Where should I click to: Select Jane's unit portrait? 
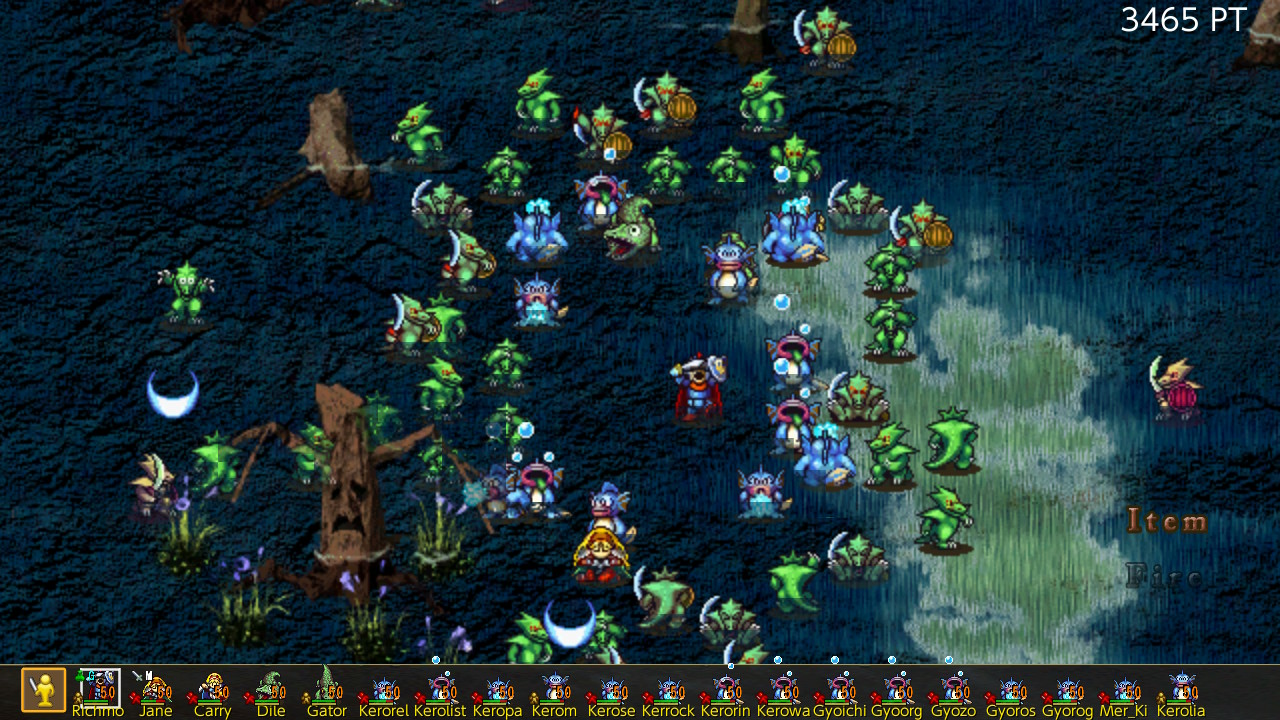click(155, 688)
